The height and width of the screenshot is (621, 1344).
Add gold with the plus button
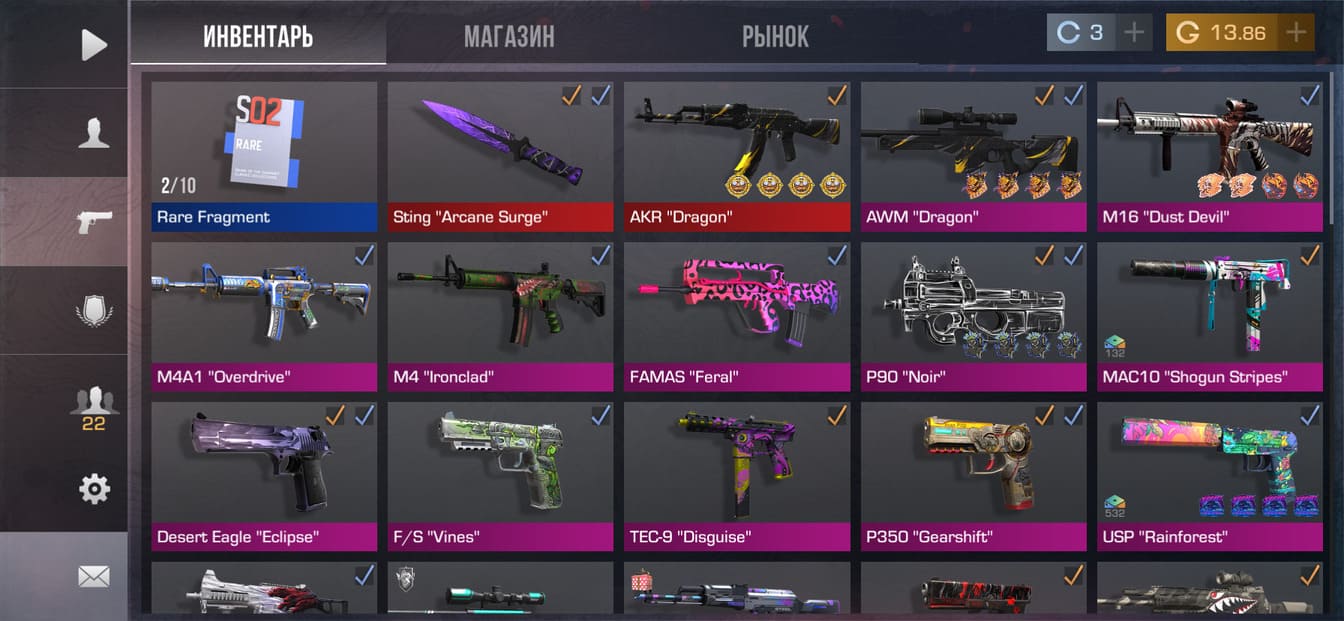click(x=1296, y=33)
